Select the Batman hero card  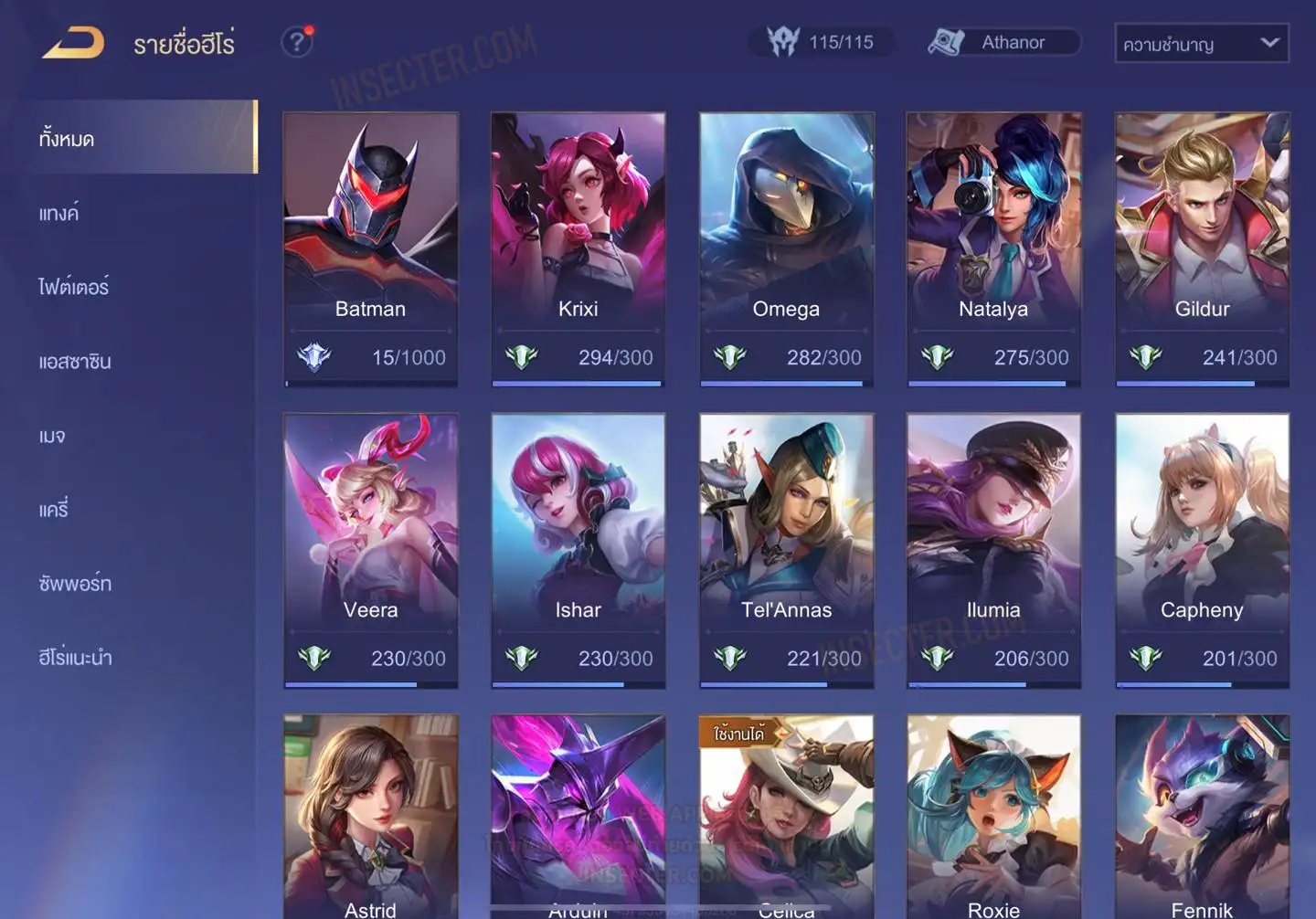[x=370, y=248]
